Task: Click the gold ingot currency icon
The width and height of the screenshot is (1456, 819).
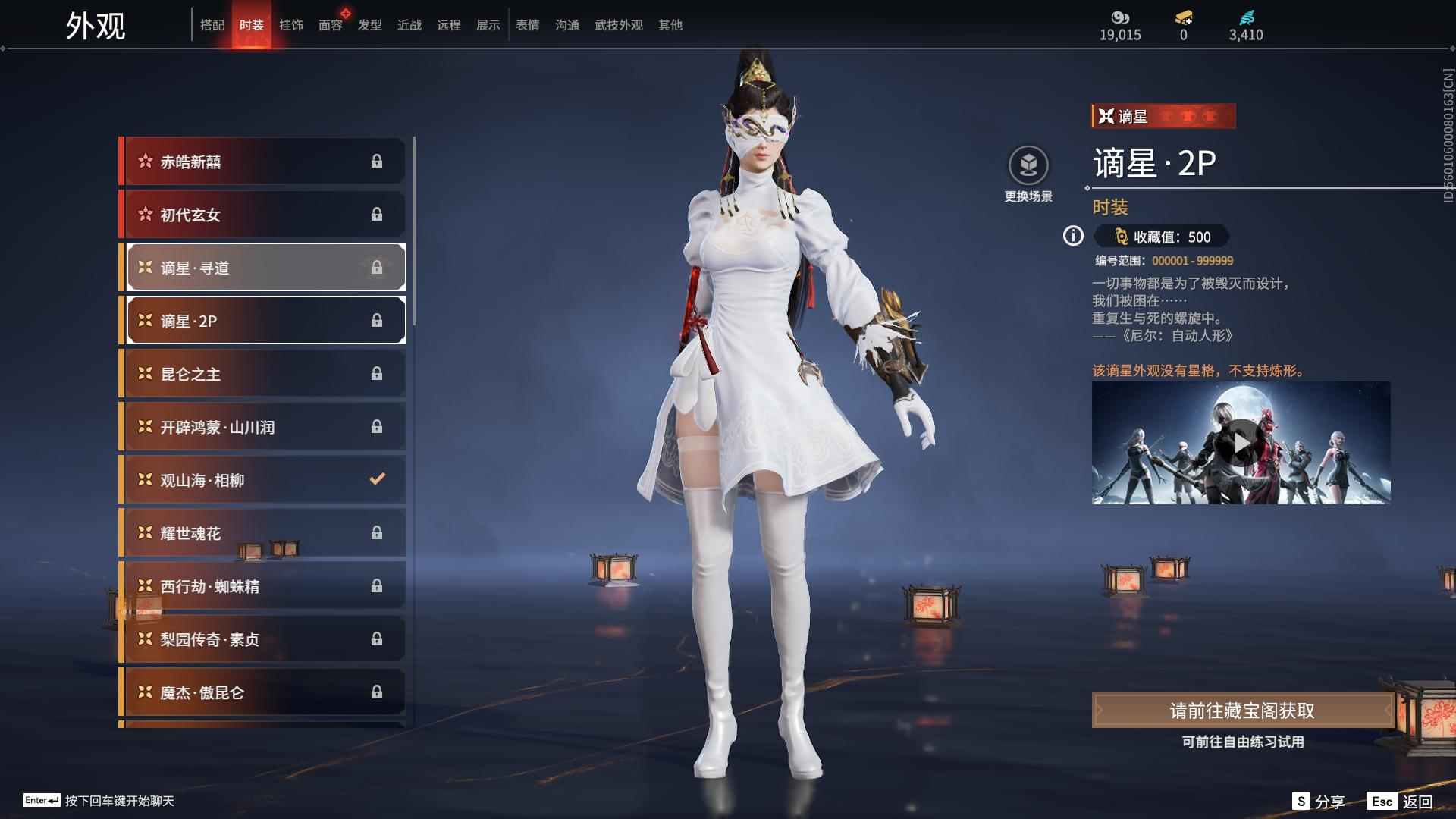Action: tap(1181, 18)
